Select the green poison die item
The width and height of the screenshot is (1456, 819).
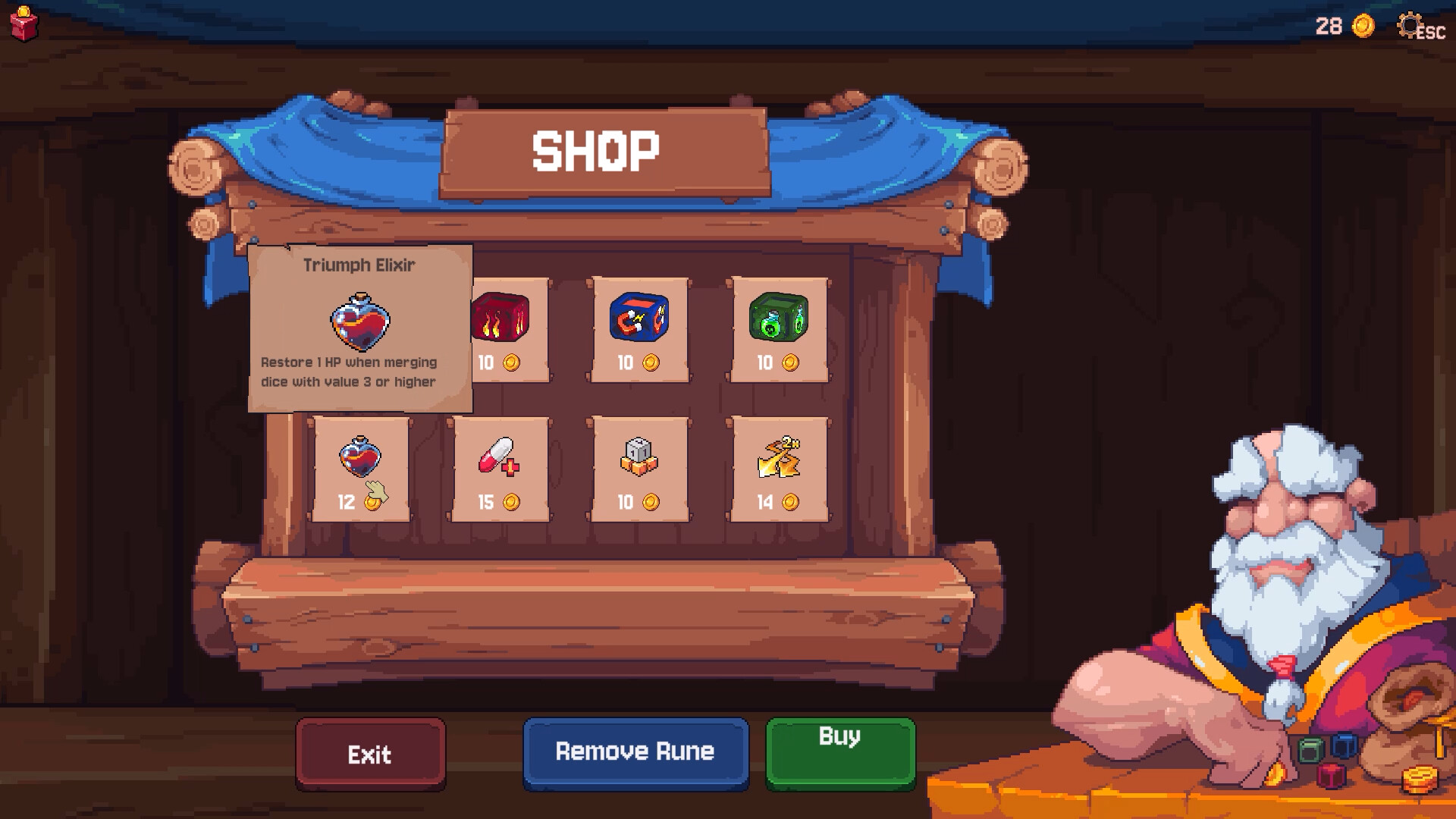[777, 318]
